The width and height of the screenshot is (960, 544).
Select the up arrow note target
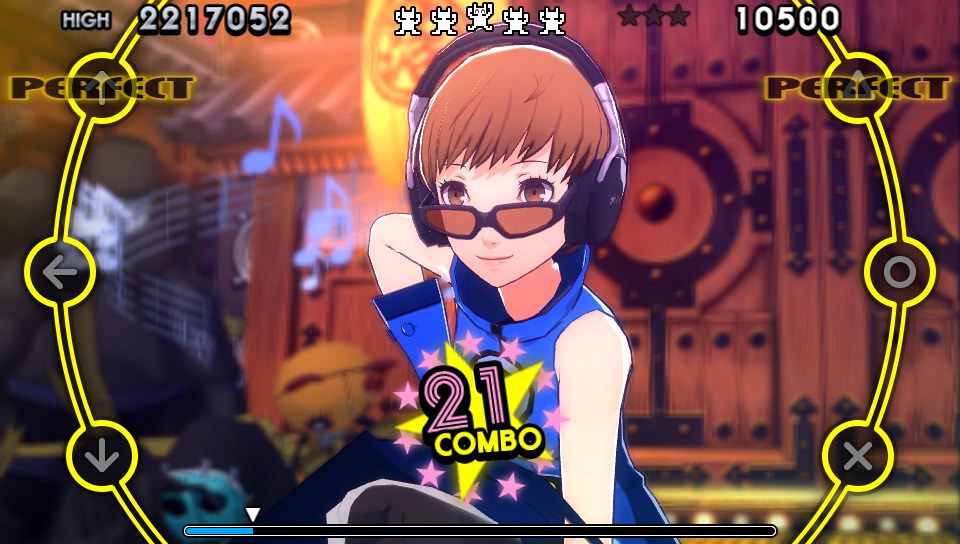click(101, 87)
